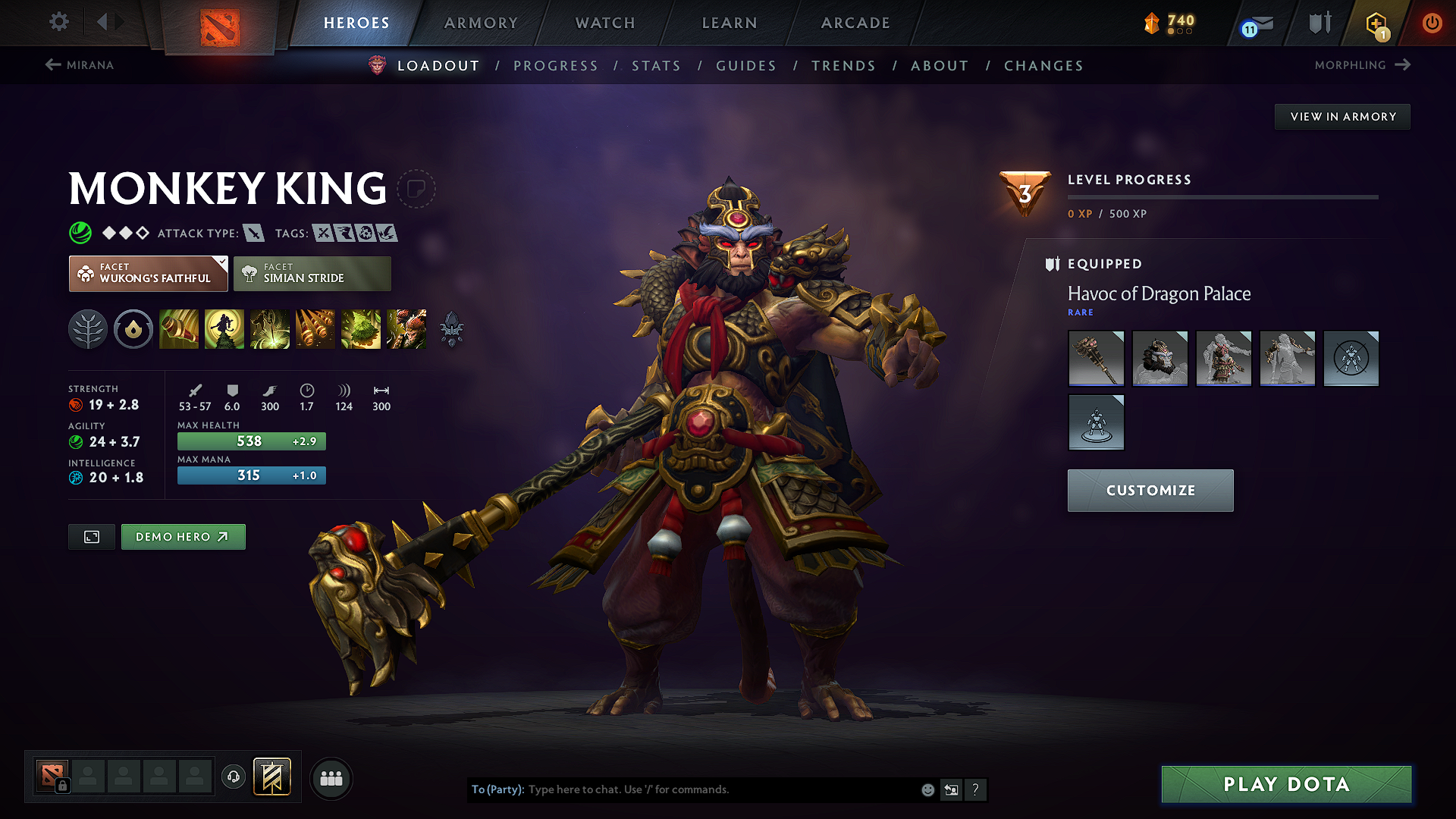
Task: Open hero Guides section
Action: pyautogui.click(x=746, y=66)
